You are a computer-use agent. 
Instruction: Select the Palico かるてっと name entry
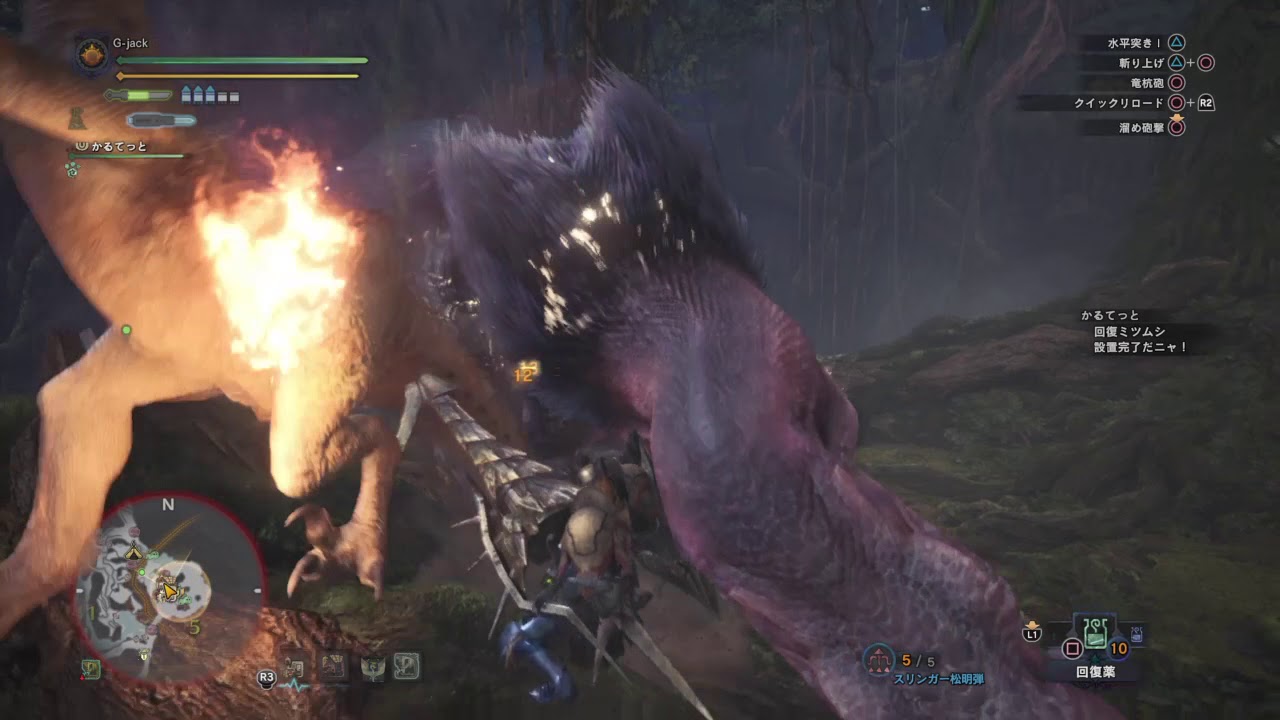pos(118,147)
